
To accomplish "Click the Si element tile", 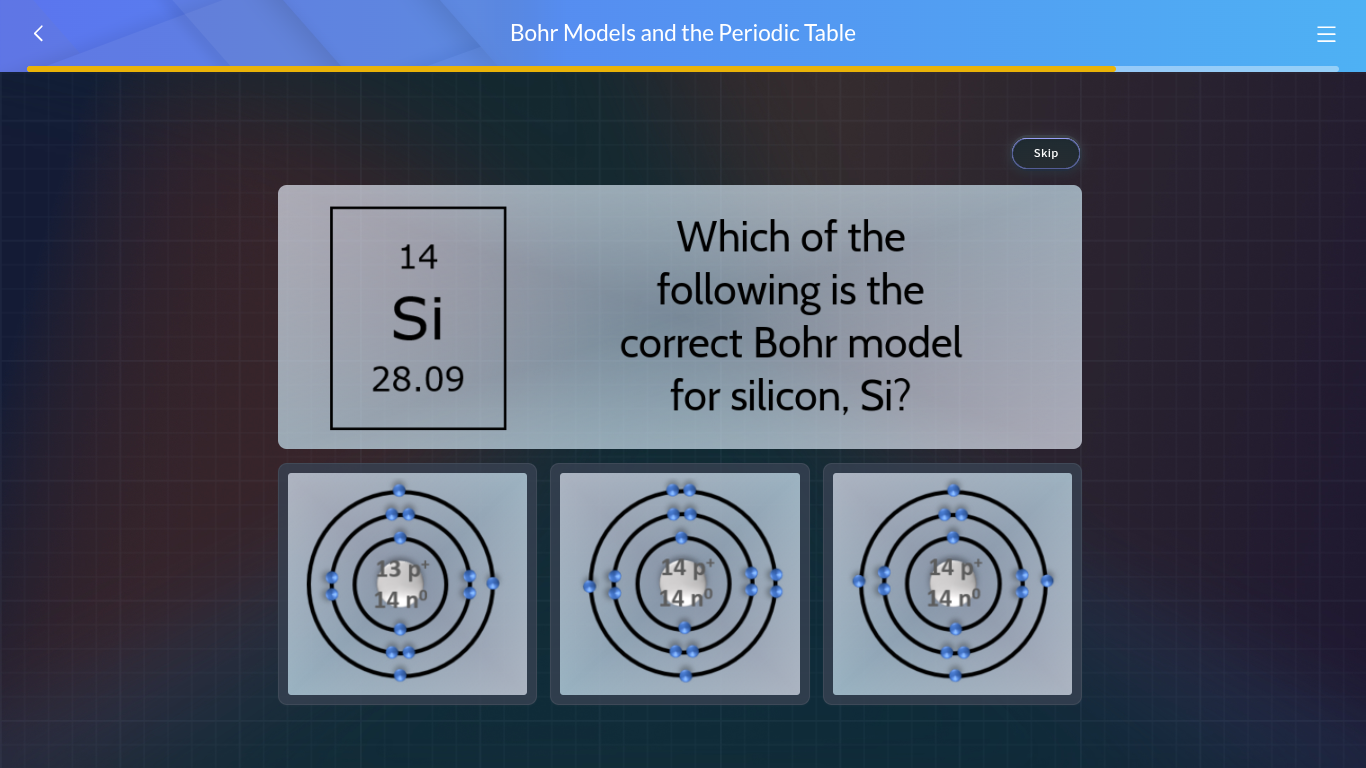I will click(418, 317).
